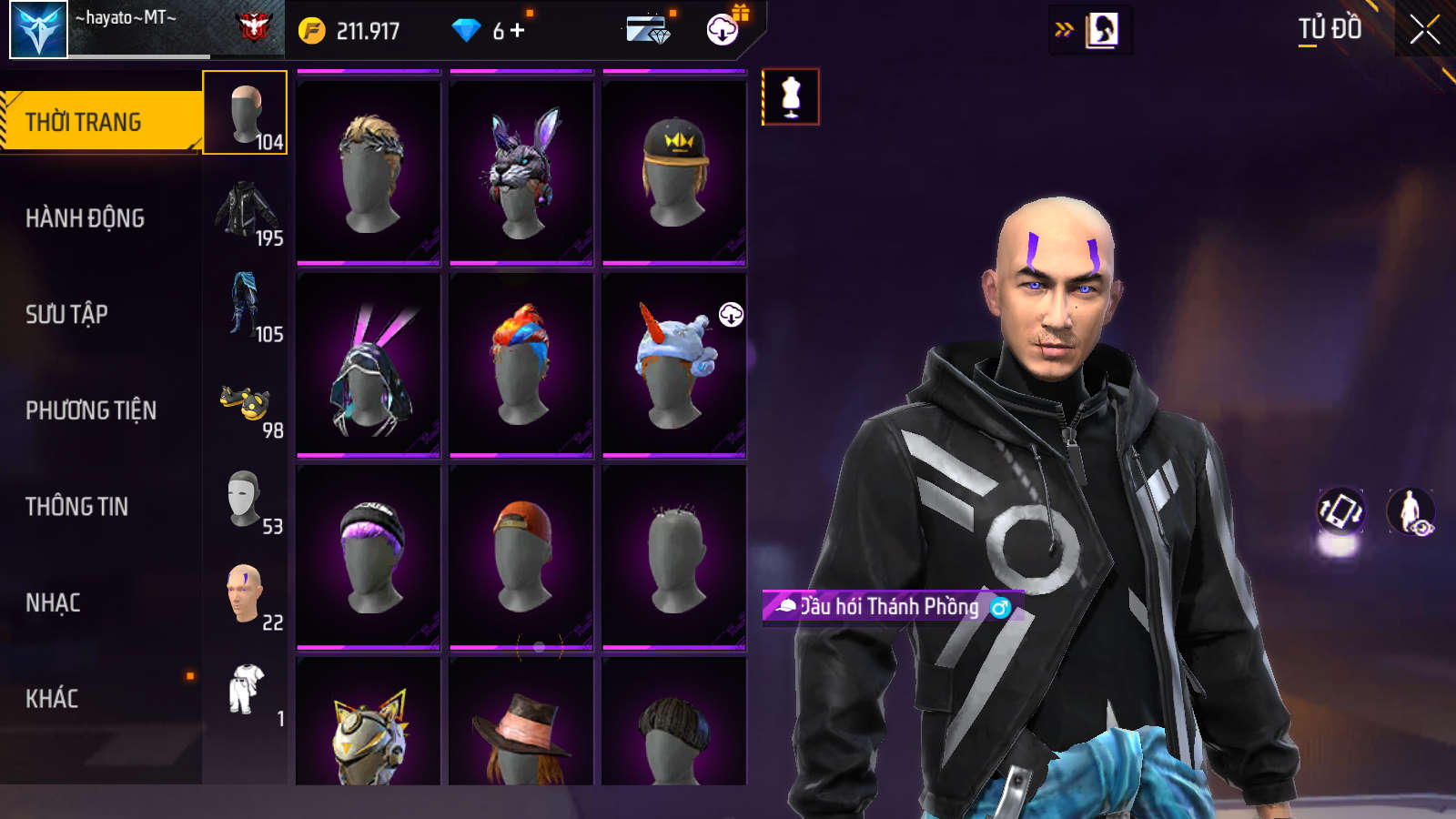Select the face mask subcategory
Image resolution: width=1456 pixels, height=819 pixels.
click(246, 500)
